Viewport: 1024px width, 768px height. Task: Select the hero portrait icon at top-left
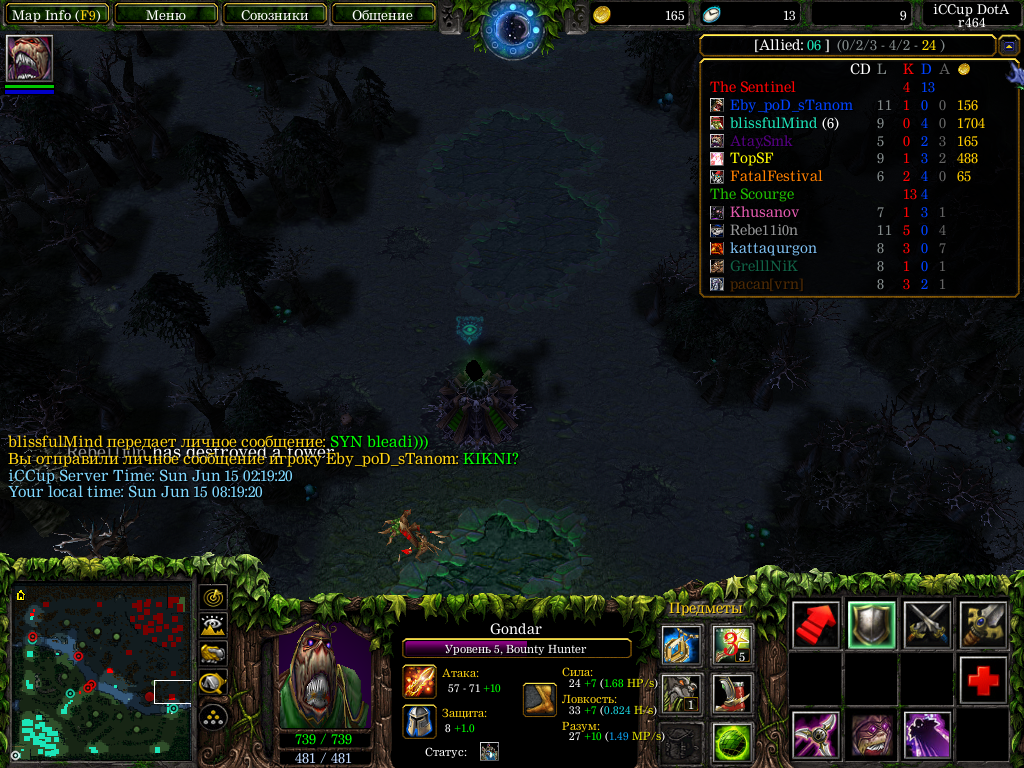tap(29, 58)
